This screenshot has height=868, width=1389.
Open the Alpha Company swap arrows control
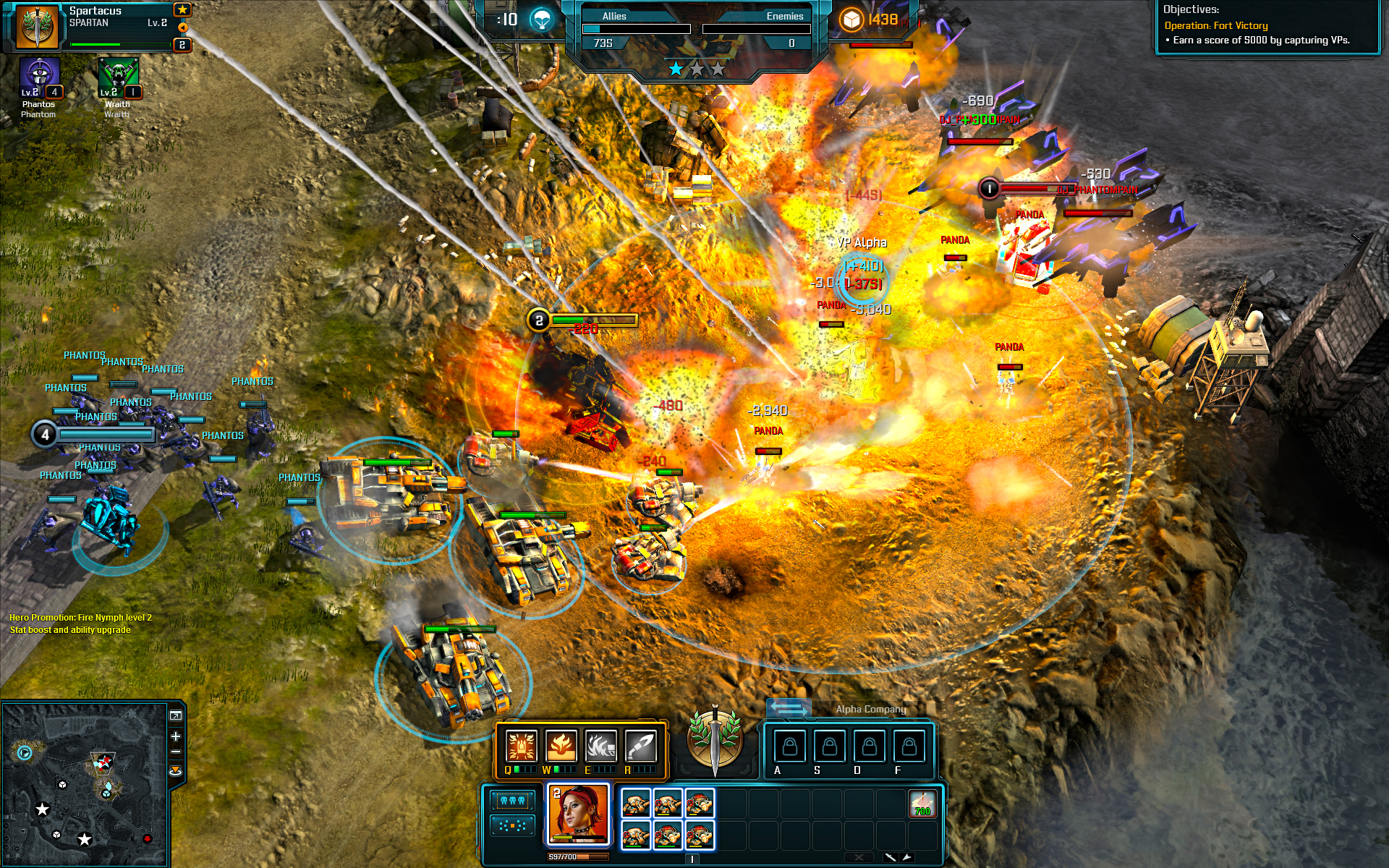pos(787,709)
